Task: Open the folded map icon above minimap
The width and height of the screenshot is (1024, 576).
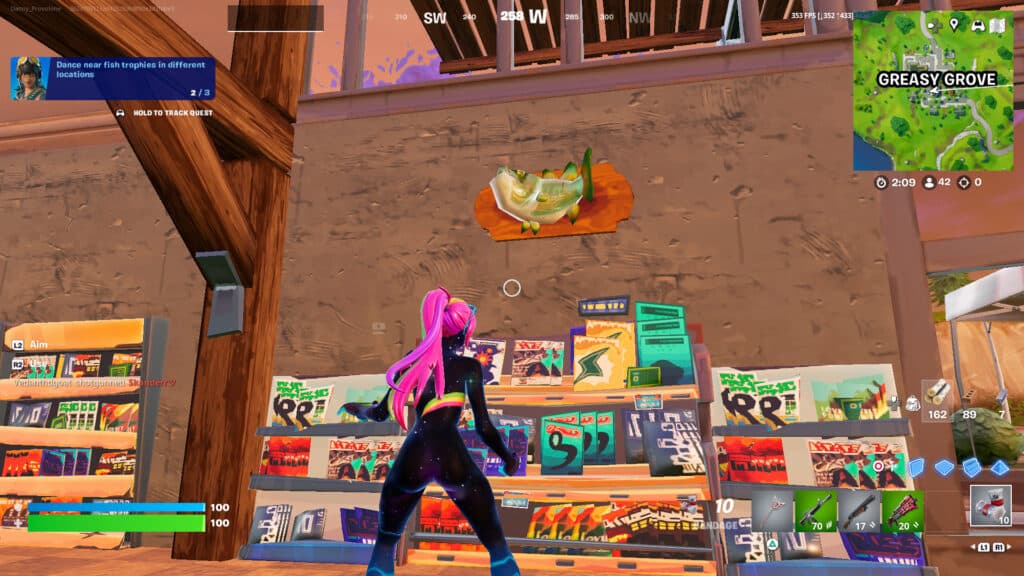Action: point(997,24)
